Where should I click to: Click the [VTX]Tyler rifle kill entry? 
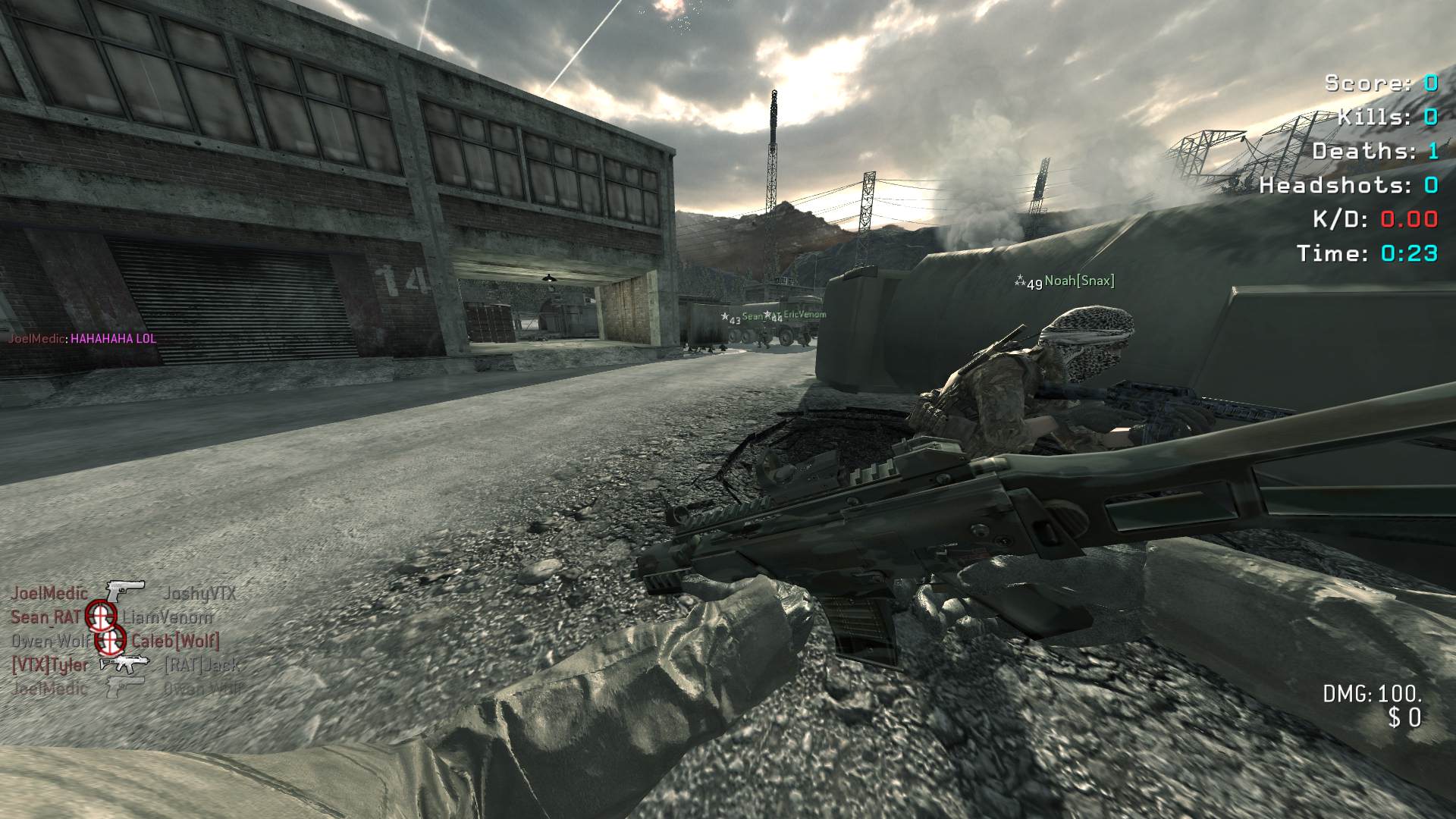click(x=125, y=665)
